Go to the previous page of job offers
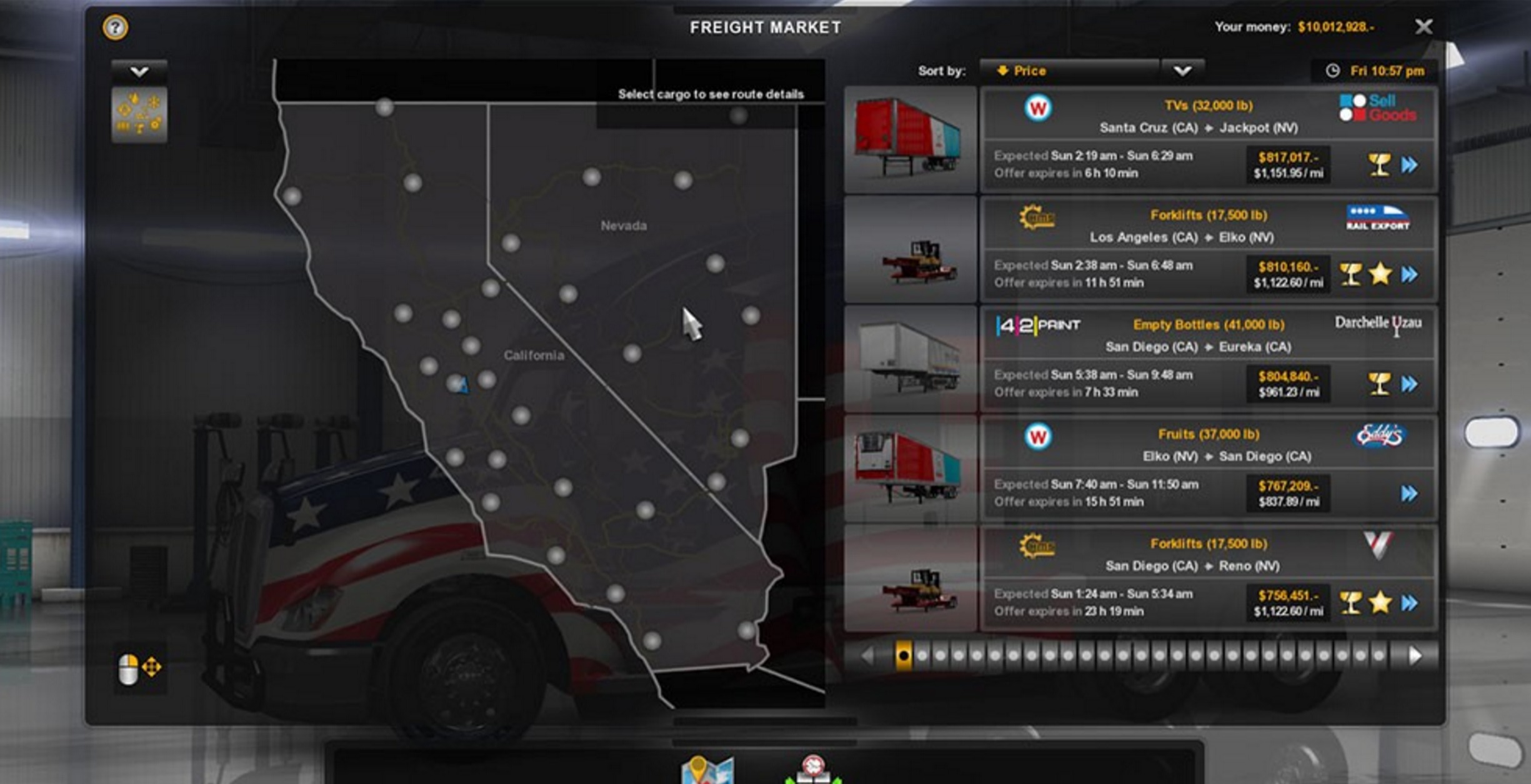1531x784 pixels. coord(867,655)
